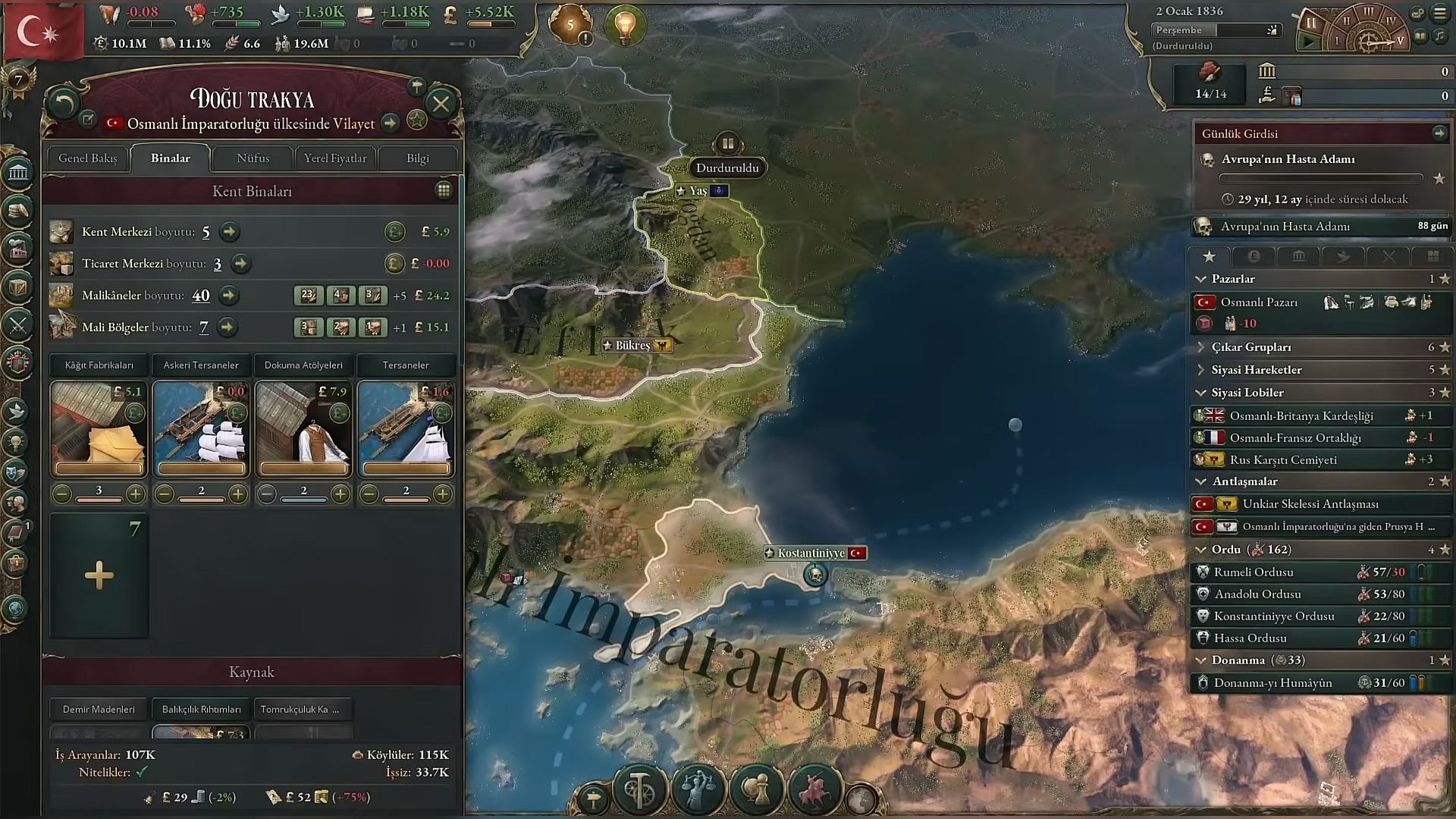Add a new building with the plus slot
1456x819 pixels.
pyautogui.click(x=99, y=576)
